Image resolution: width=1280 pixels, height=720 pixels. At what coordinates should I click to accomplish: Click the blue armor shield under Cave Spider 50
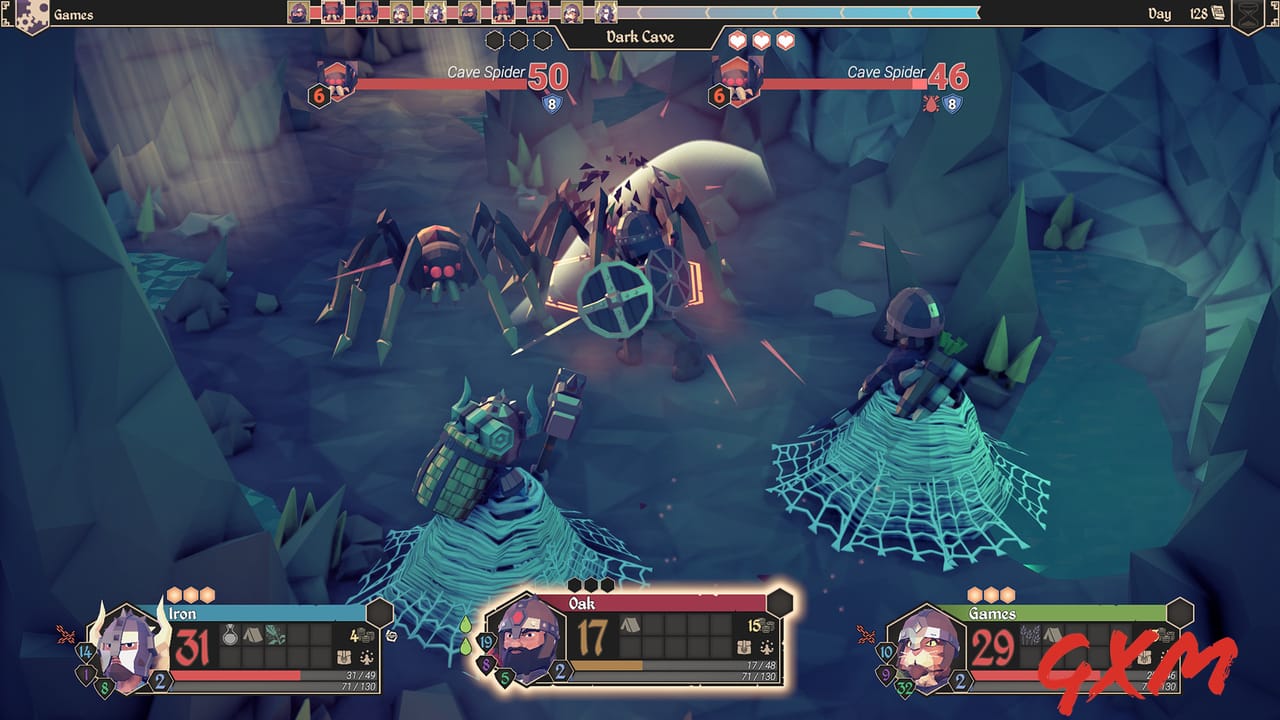[549, 103]
